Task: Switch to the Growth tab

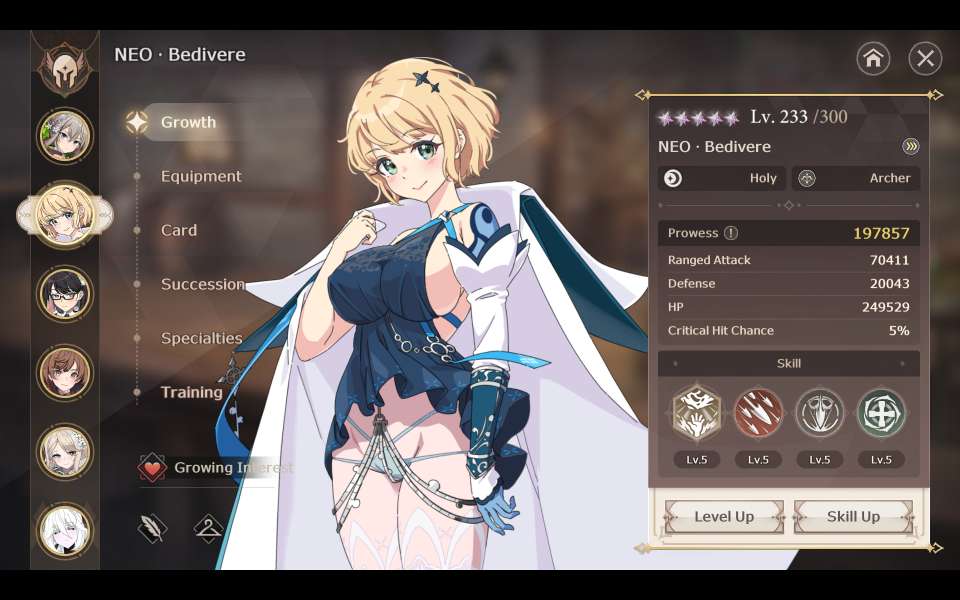Action: pos(188,123)
